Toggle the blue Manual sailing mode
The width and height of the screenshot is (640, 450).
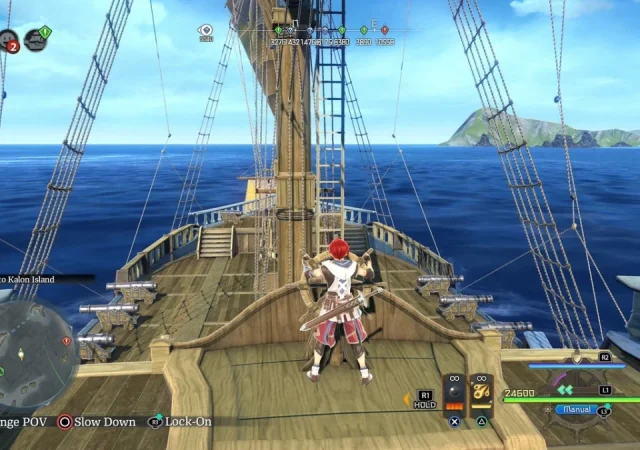(x=578, y=409)
